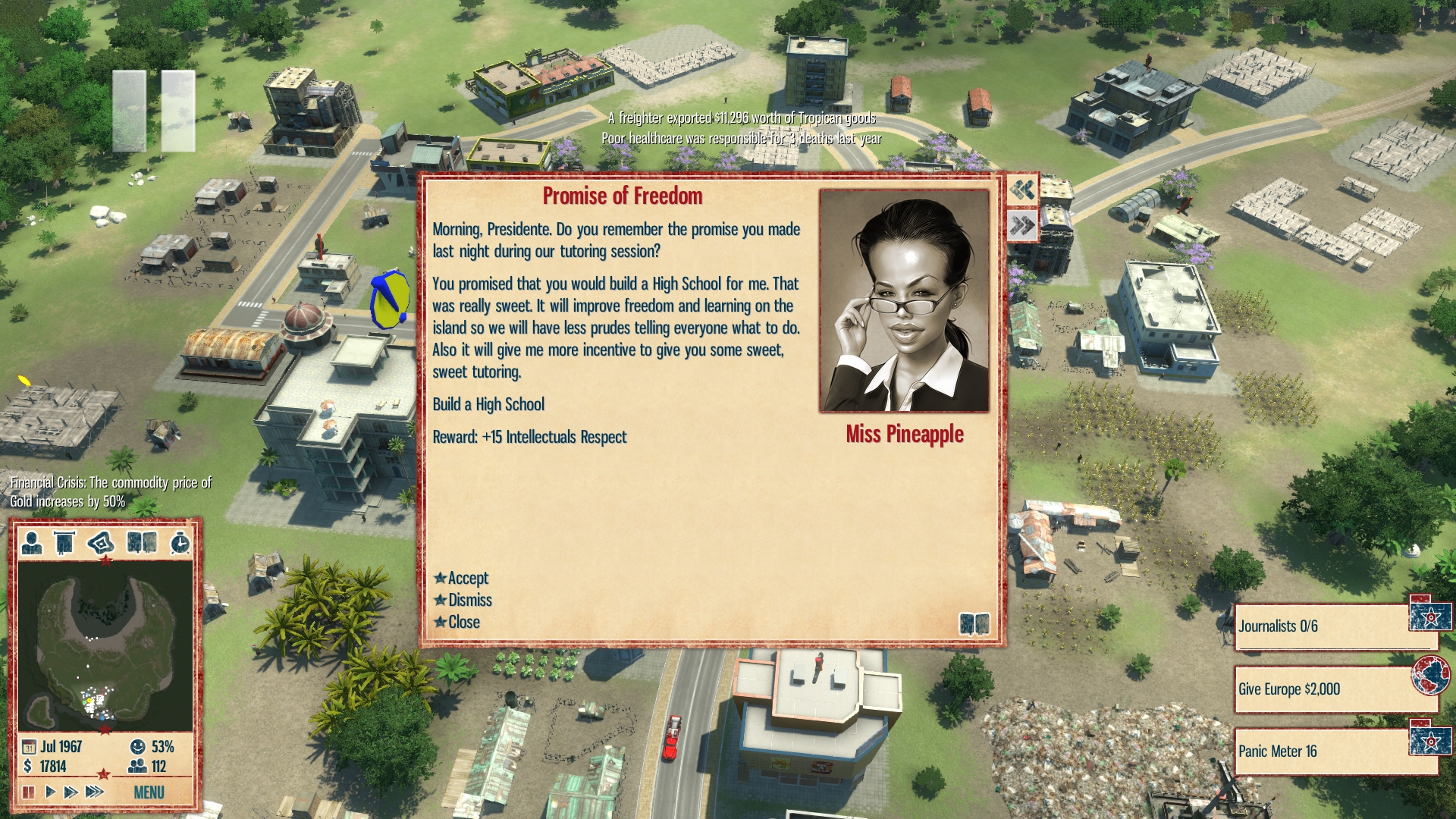Show the island overlays icon
Viewport: 1456px width, 819px height.
pyautogui.click(x=101, y=543)
